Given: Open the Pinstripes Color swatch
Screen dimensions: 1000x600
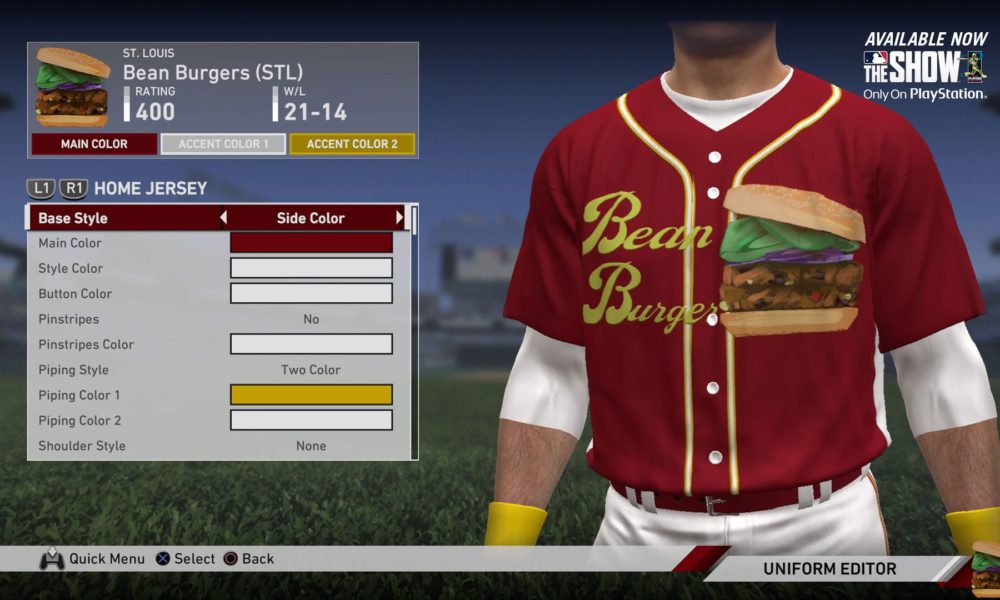Looking at the screenshot, I should coord(311,344).
